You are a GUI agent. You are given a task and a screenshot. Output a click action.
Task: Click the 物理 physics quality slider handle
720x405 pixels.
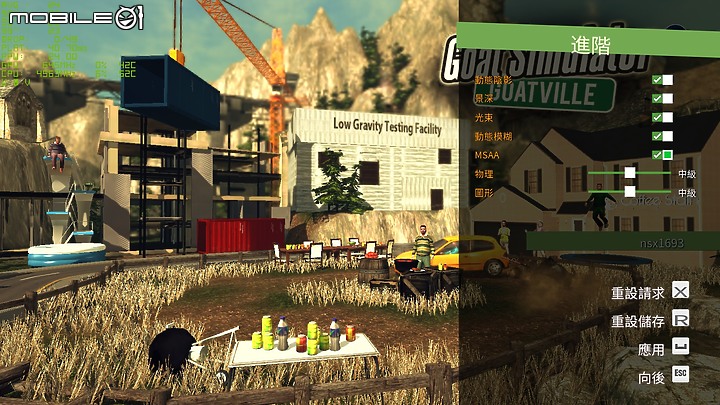630,173
